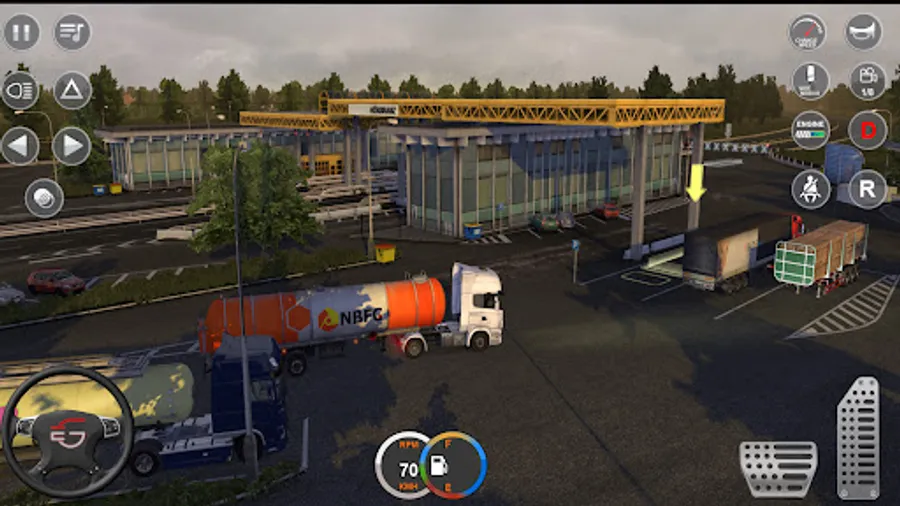Tap the side mirror button
Viewport: 900px width, 506px height.
tap(810, 81)
